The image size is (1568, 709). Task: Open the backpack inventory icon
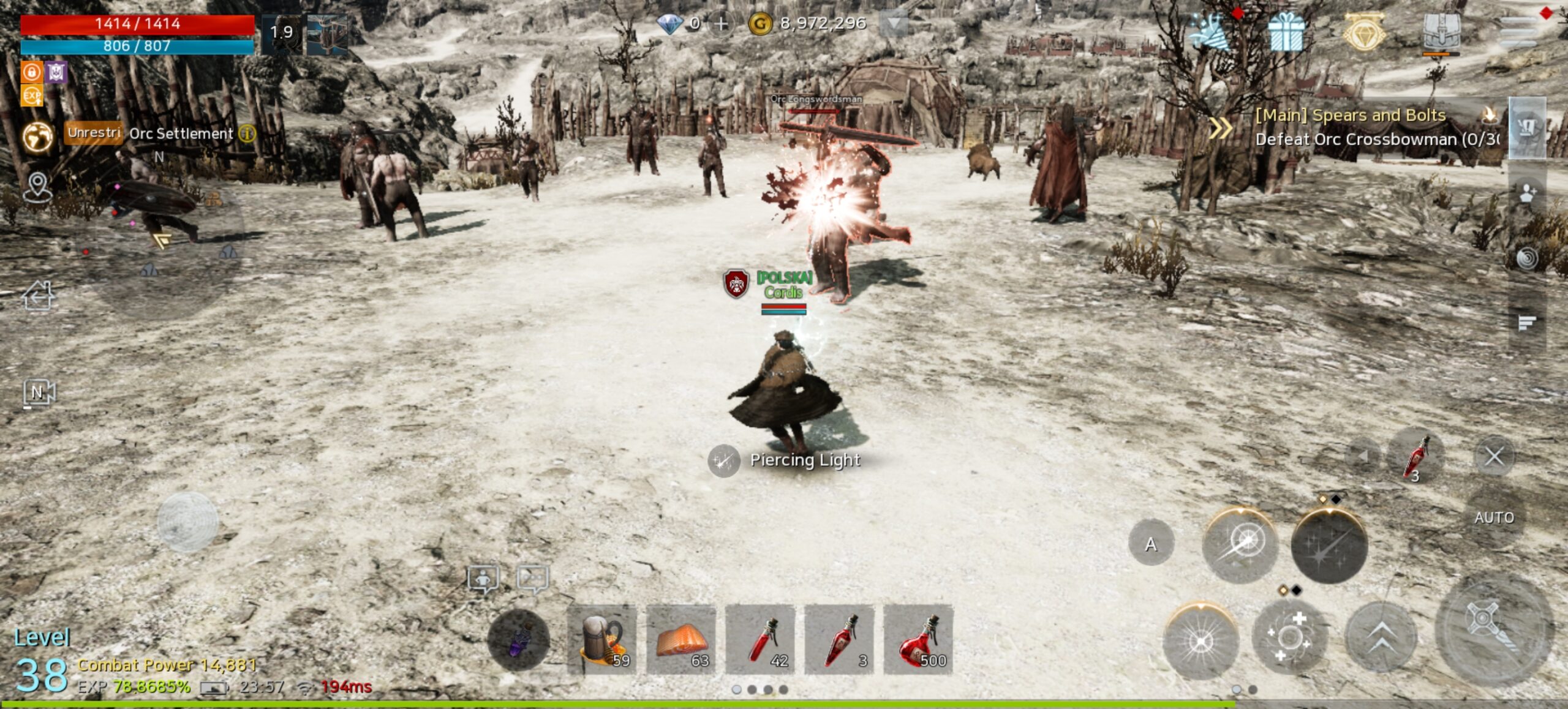point(1441,32)
